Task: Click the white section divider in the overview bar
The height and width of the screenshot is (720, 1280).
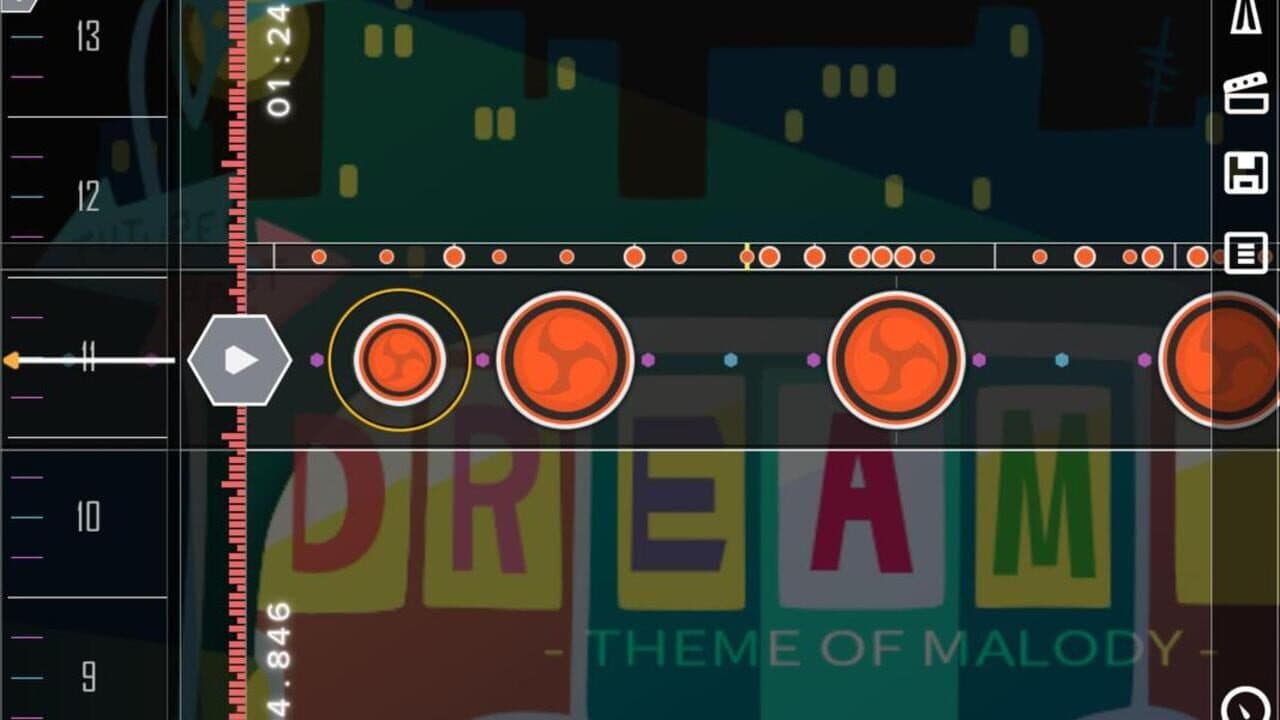Action: pyautogui.click(x=993, y=256)
